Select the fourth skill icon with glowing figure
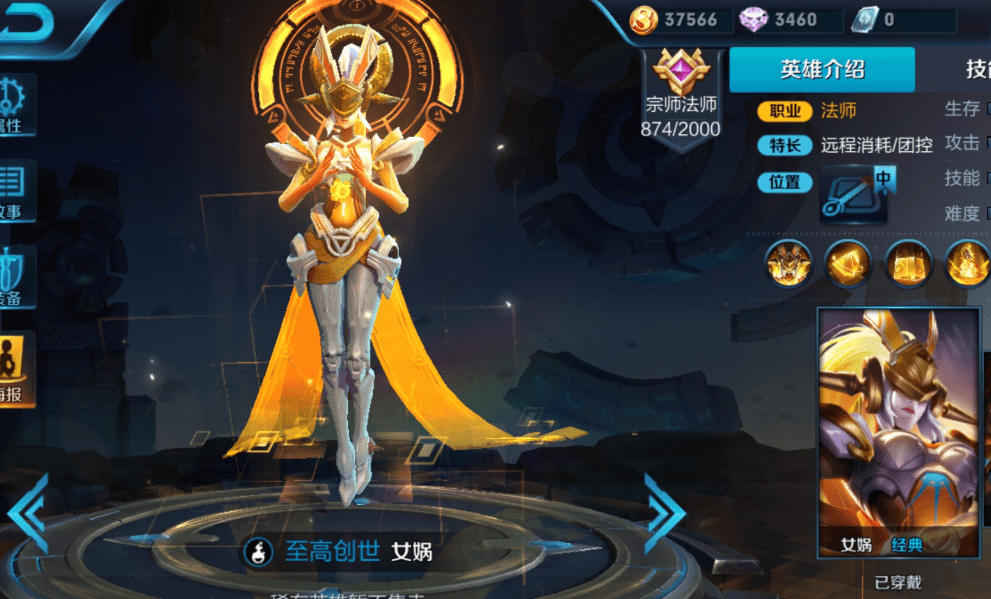991x599 pixels. tap(966, 263)
